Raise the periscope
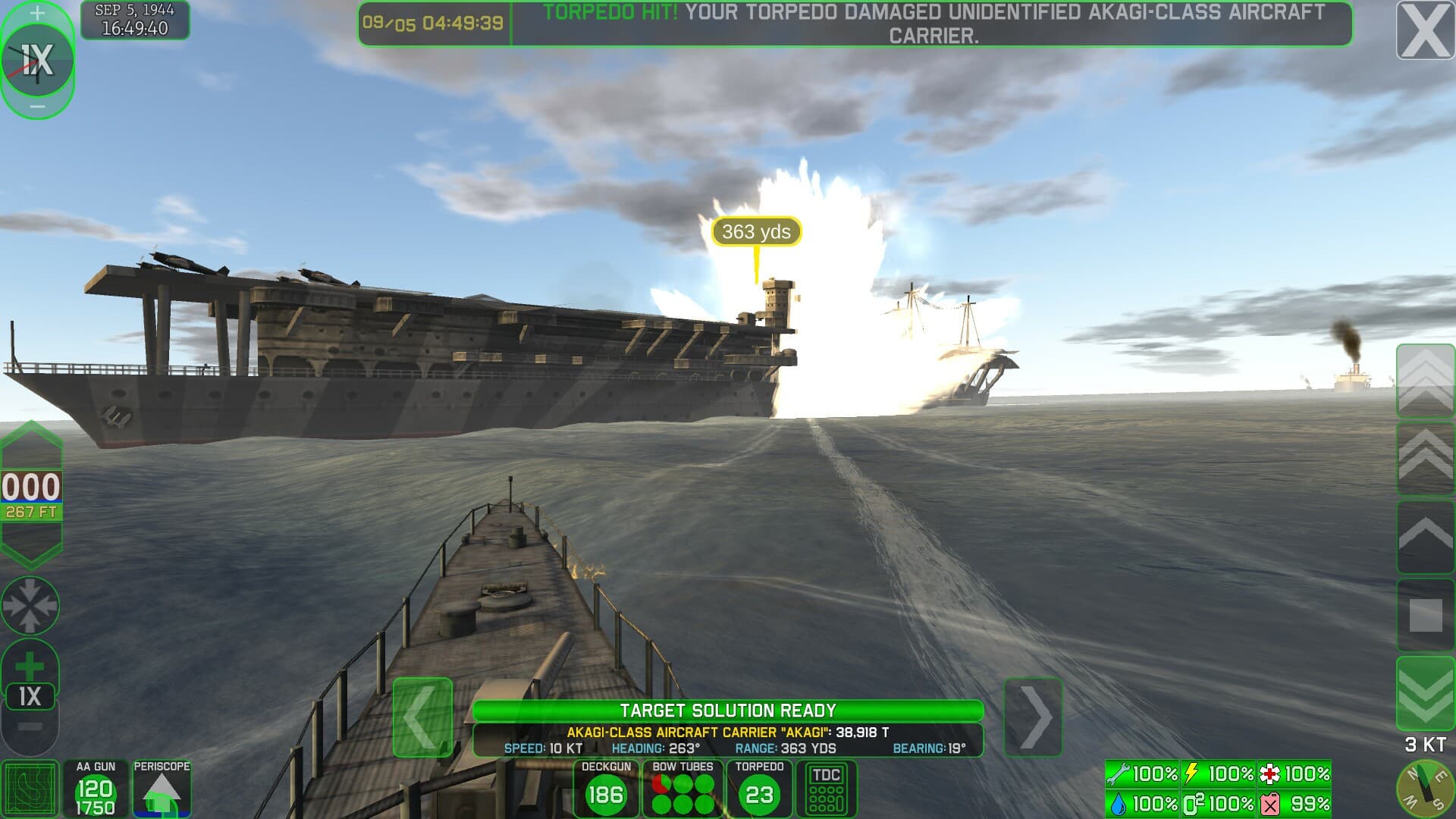 162,789
